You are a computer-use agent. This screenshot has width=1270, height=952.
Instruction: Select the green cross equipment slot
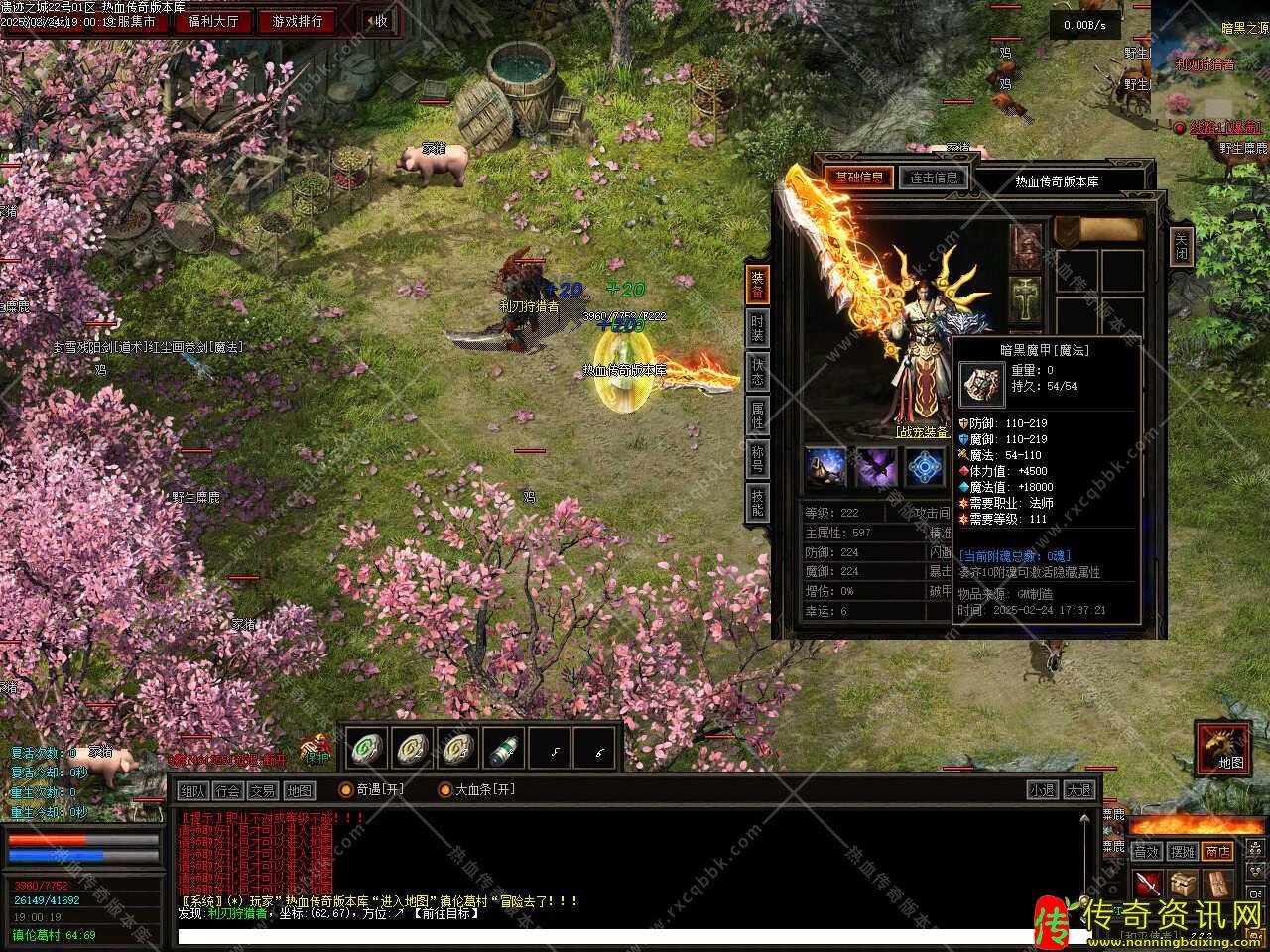click(1026, 296)
